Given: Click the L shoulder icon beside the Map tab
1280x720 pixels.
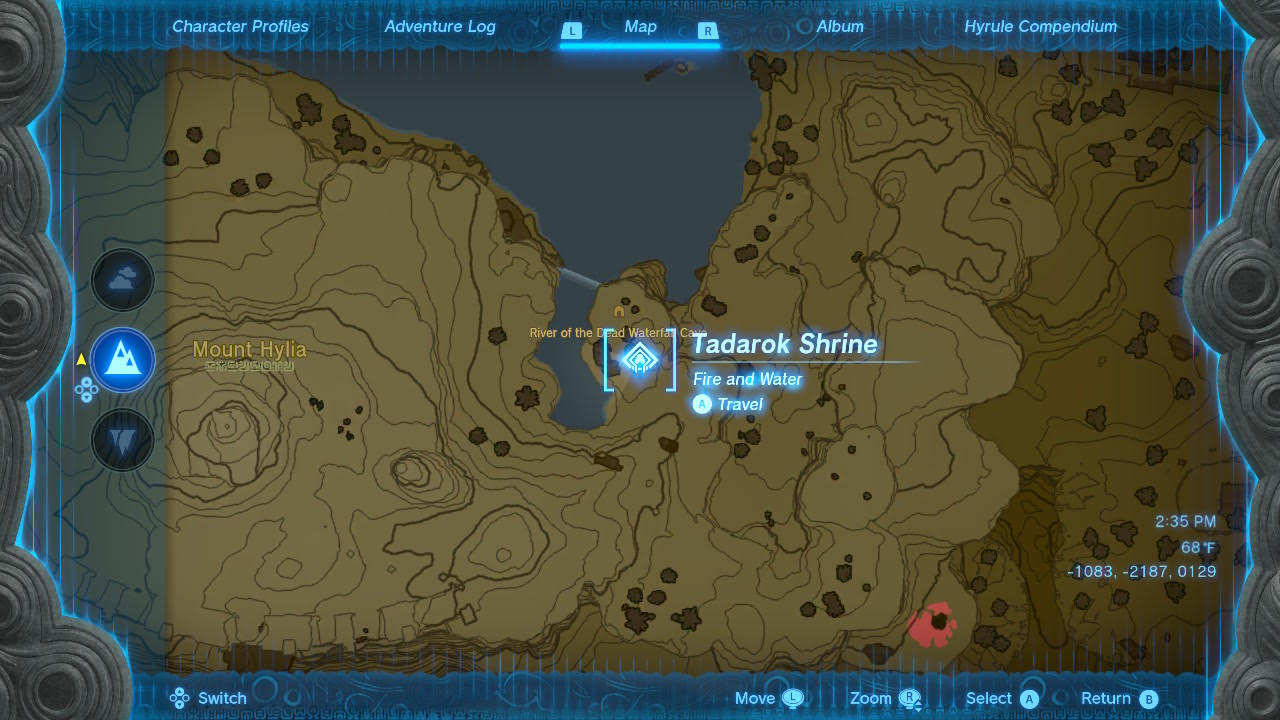Looking at the screenshot, I should [x=572, y=31].
